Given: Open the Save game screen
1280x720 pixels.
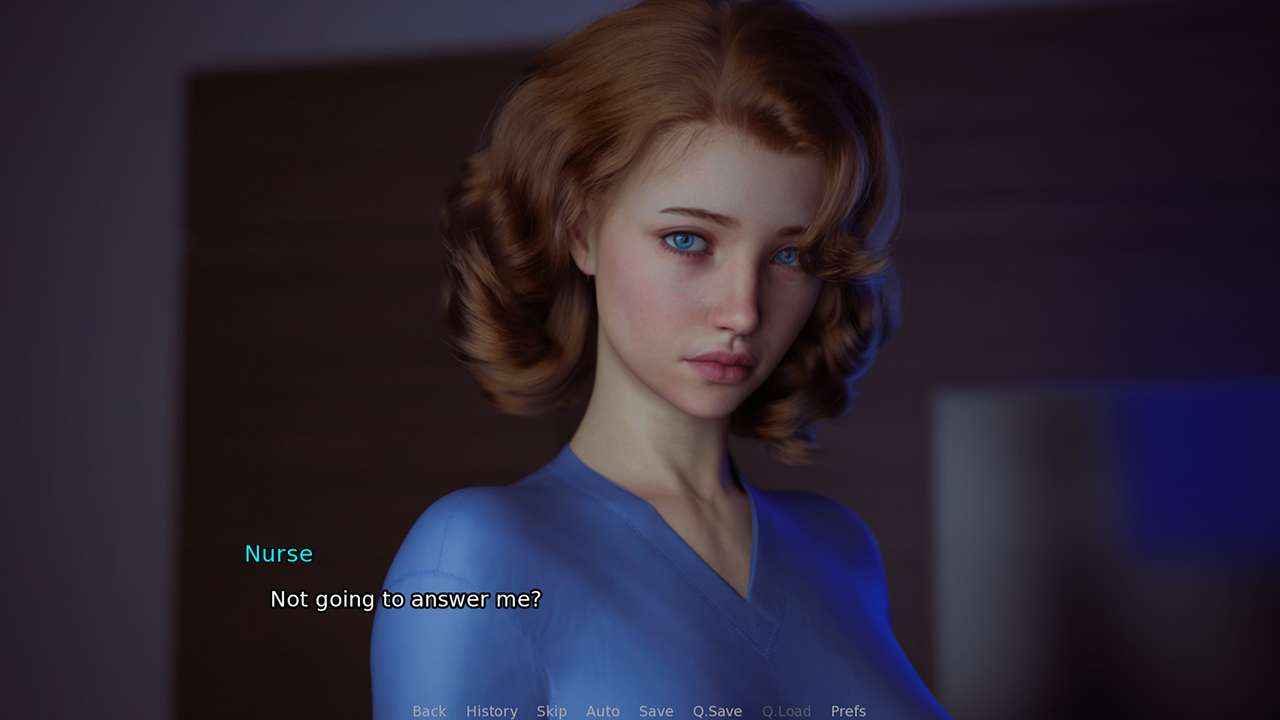Looking at the screenshot, I should pyautogui.click(x=656, y=711).
